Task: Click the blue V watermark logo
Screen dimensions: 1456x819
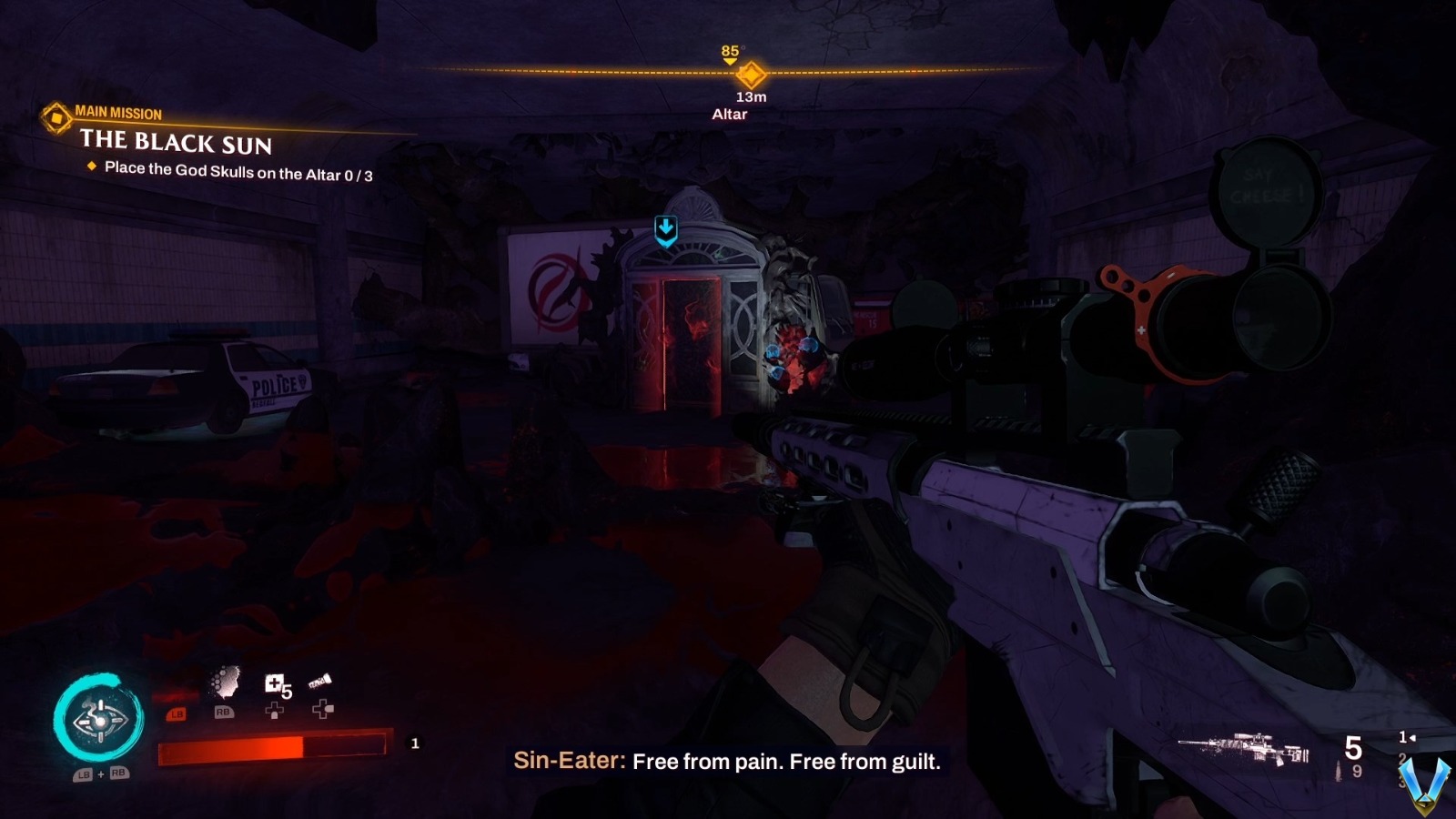Action: [1424, 783]
